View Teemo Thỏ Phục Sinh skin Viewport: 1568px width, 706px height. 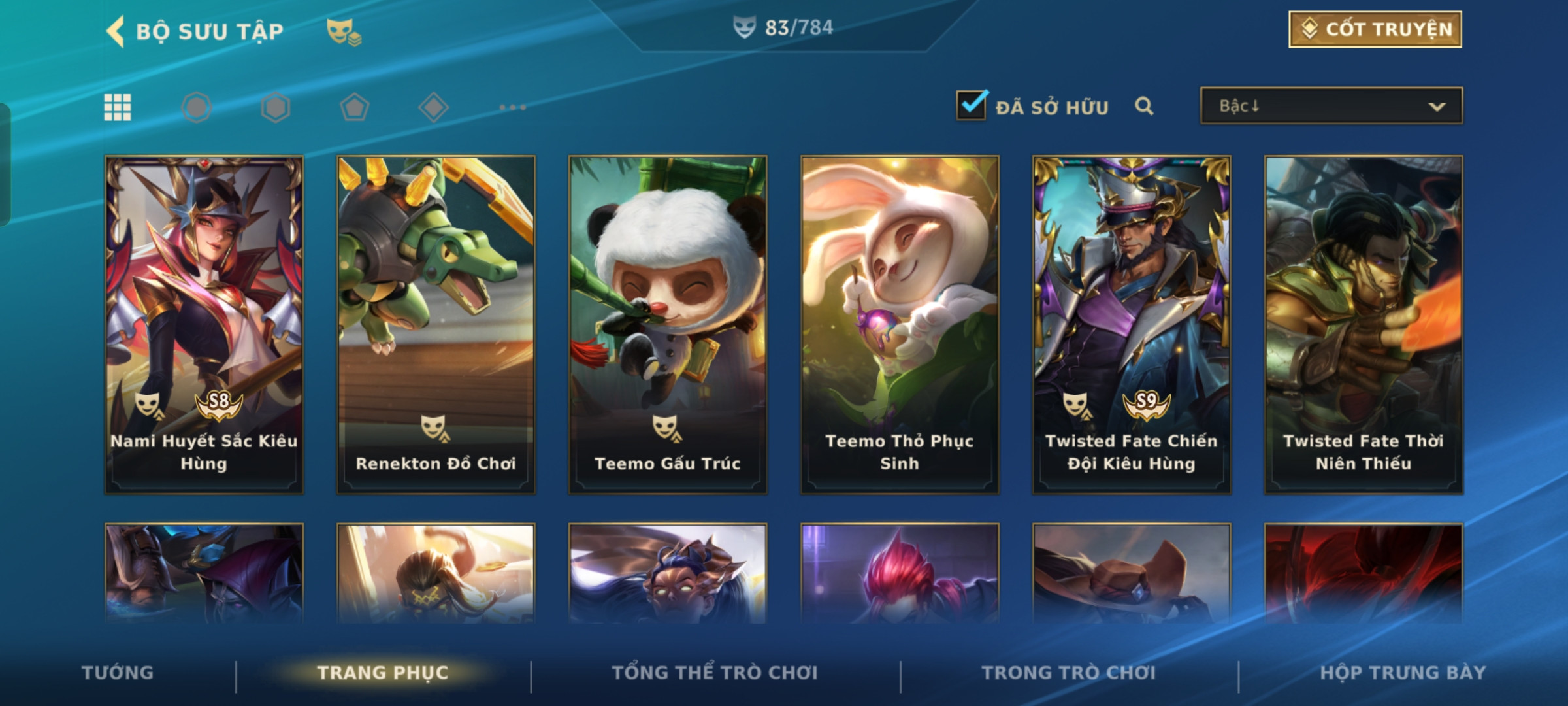pos(900,324)
